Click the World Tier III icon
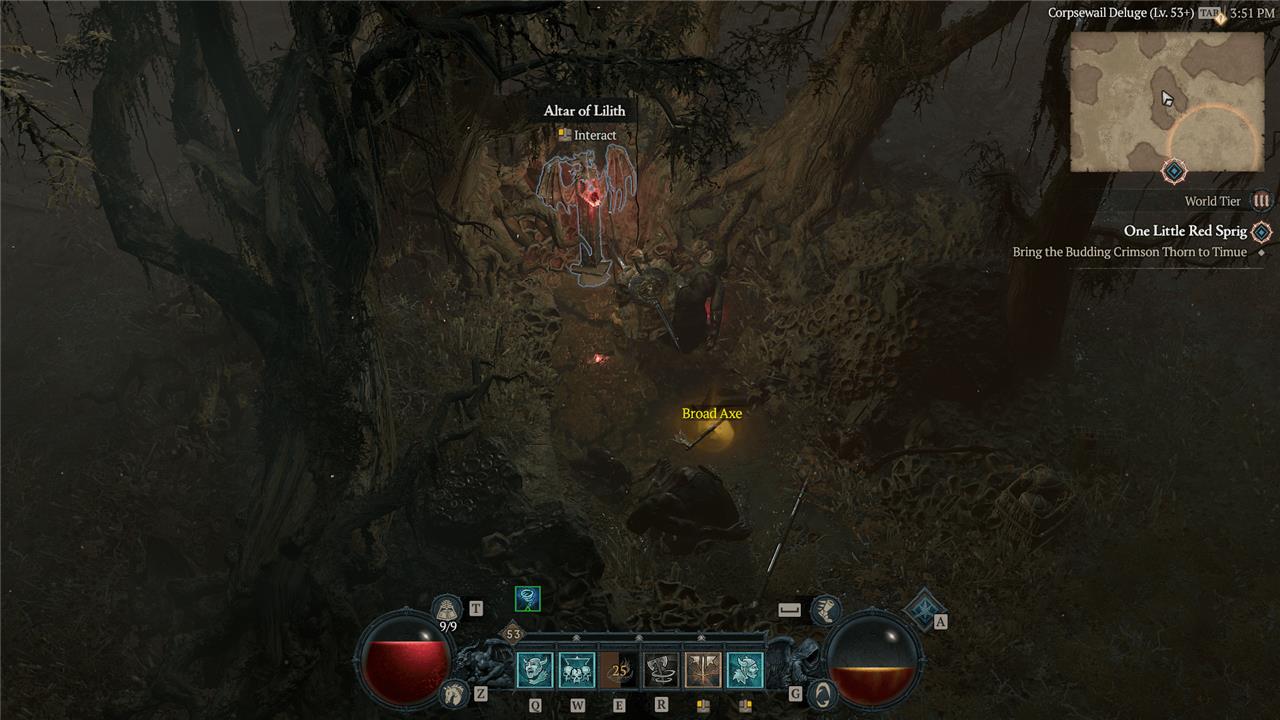This screenshot has height=720, width=1280. coord(1261,201)
